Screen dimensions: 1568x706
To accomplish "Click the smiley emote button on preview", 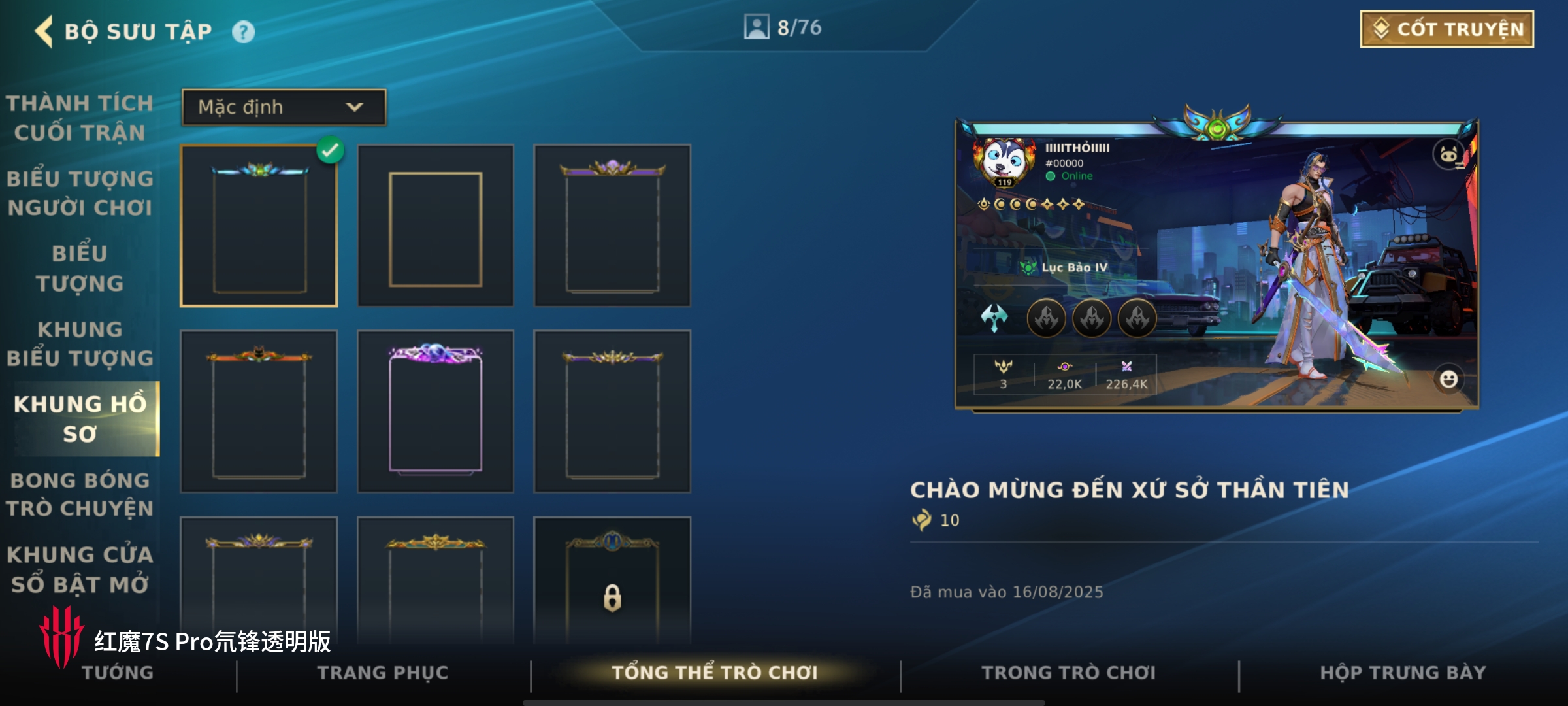I will click(x=1448, y=379).
